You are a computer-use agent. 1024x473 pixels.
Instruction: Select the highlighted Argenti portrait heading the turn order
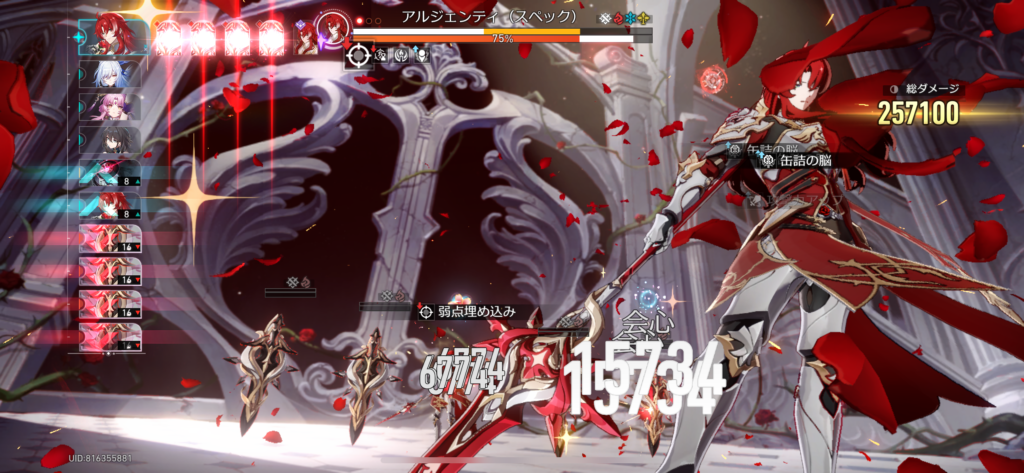112,37
